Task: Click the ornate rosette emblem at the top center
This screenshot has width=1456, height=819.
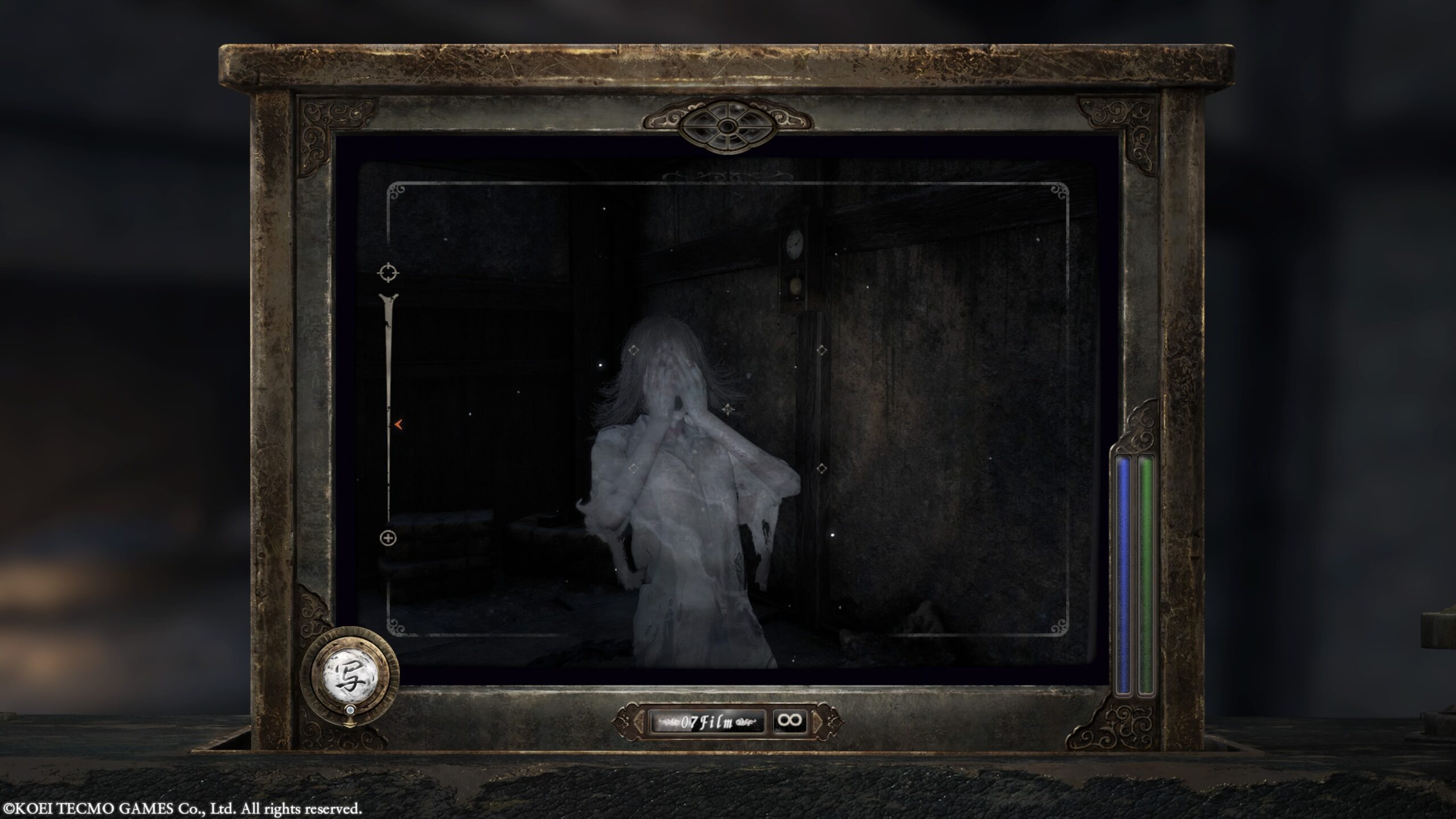Action: pyautogui.click(x=728, y=125)
